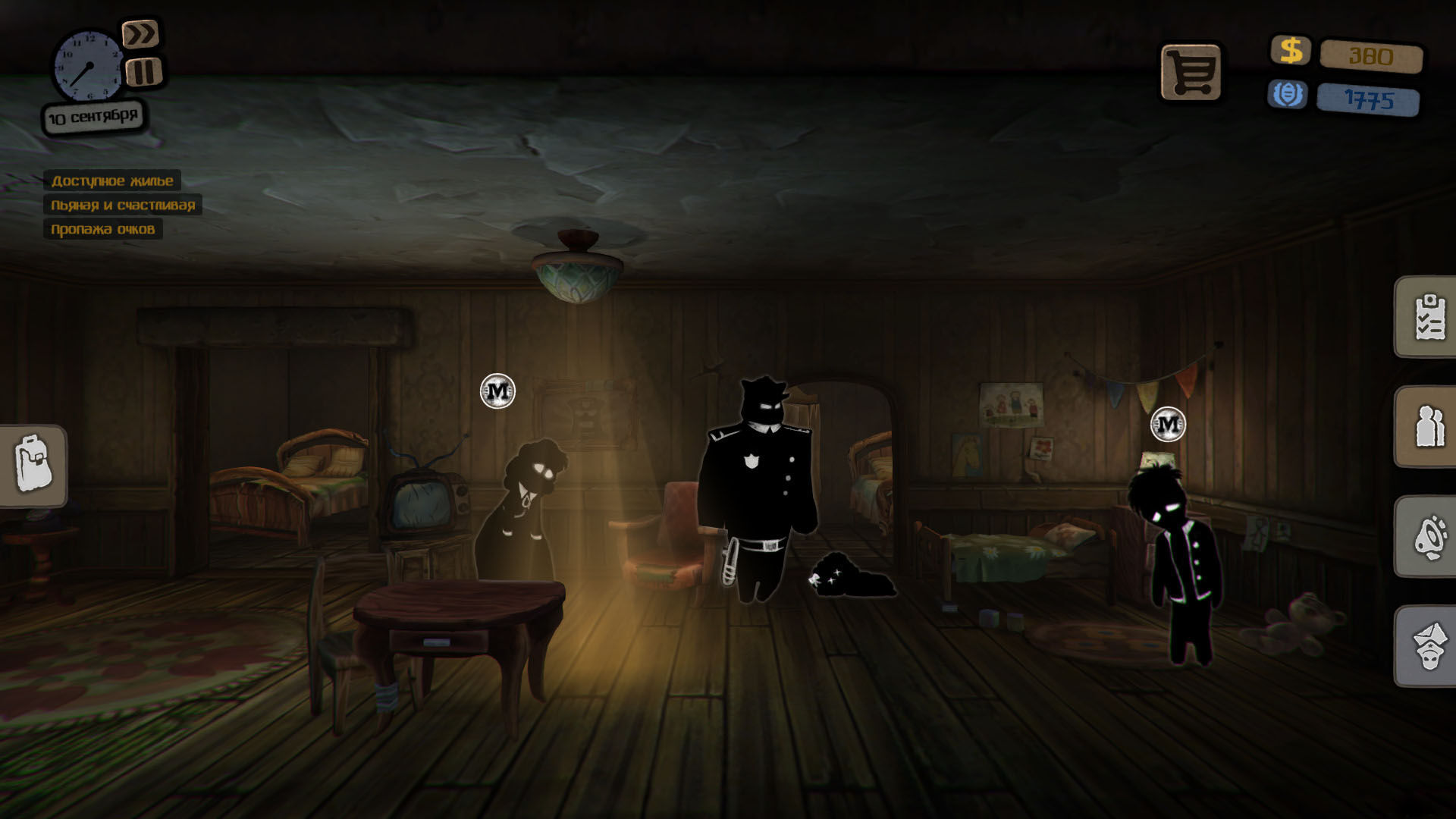Pause the game with the pause button
Screen dimensions: 1456x819
tap(144, 72)
